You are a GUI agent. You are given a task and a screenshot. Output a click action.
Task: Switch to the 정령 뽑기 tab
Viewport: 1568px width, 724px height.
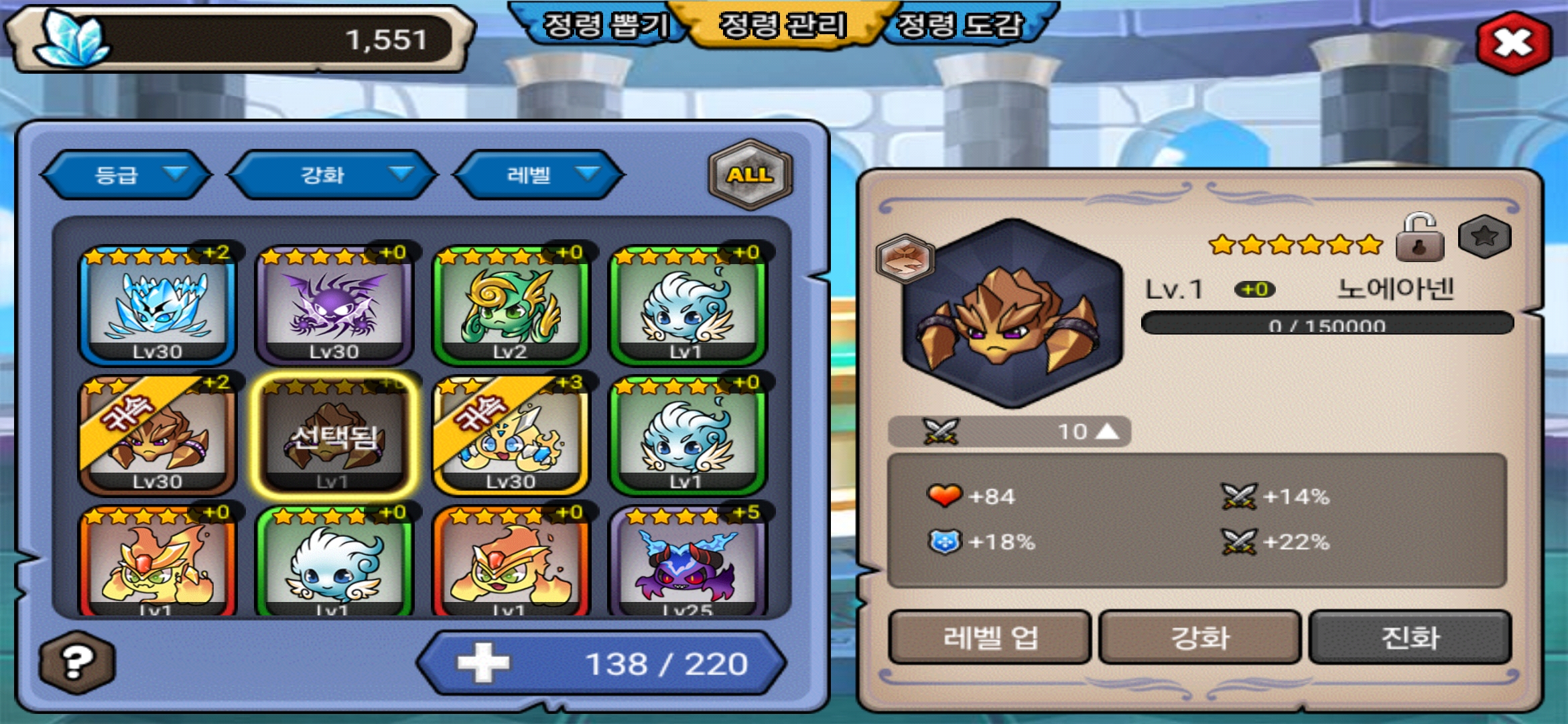point(604,25)
